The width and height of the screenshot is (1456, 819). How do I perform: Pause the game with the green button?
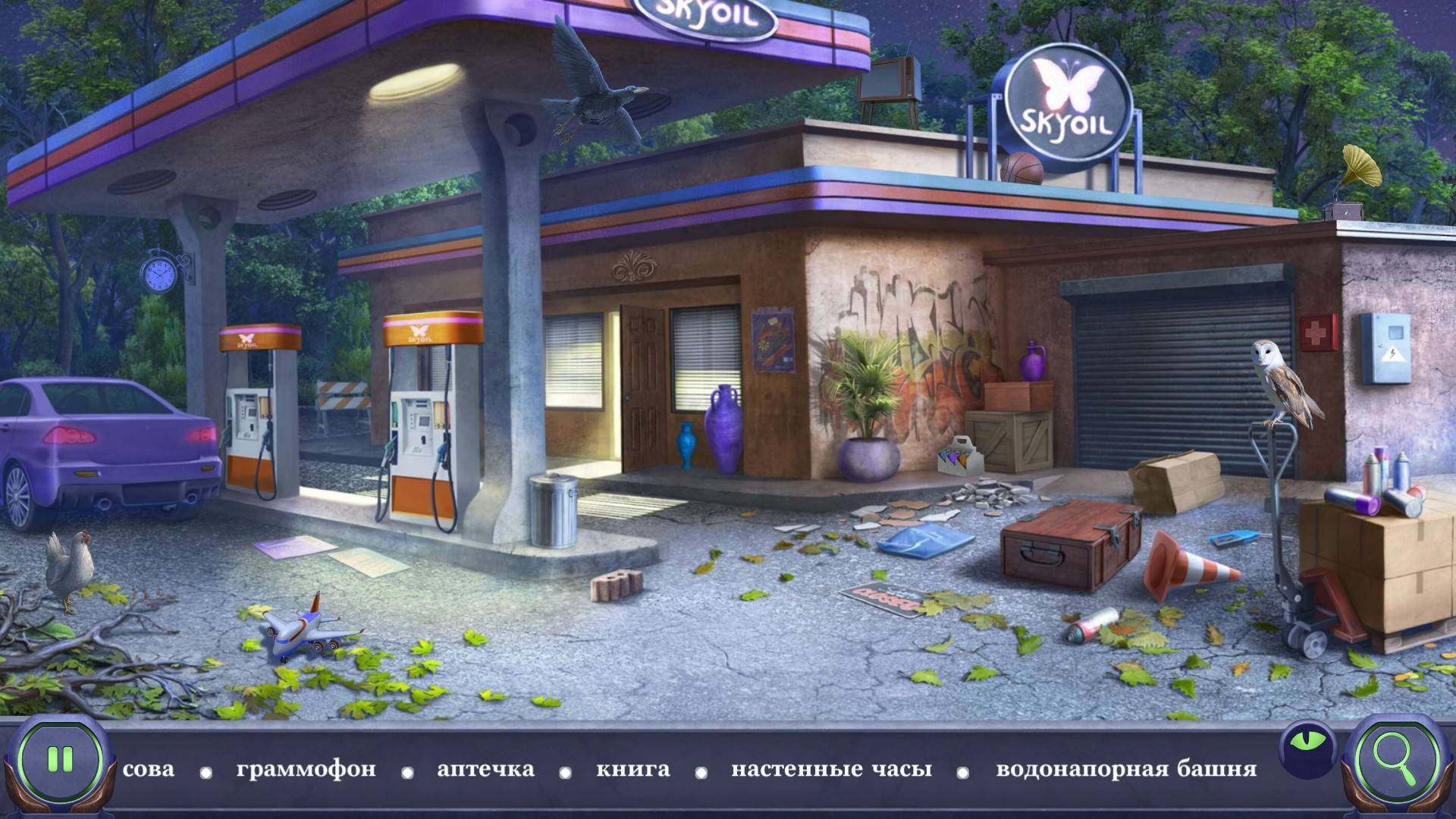coord(59,759)
